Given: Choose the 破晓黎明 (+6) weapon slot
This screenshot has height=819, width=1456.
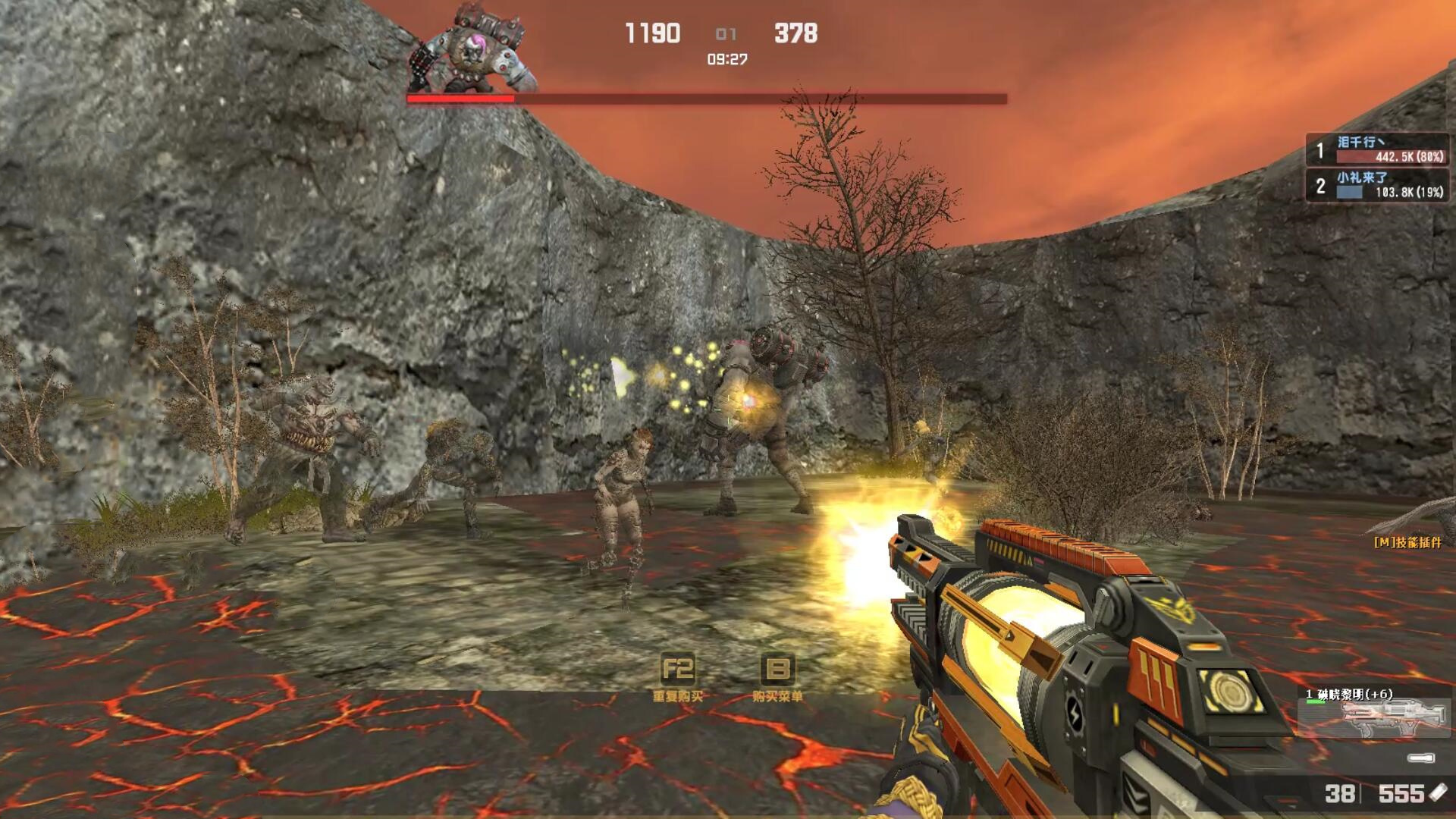Looking at the screenshot, I should [x=1374, y=714].
